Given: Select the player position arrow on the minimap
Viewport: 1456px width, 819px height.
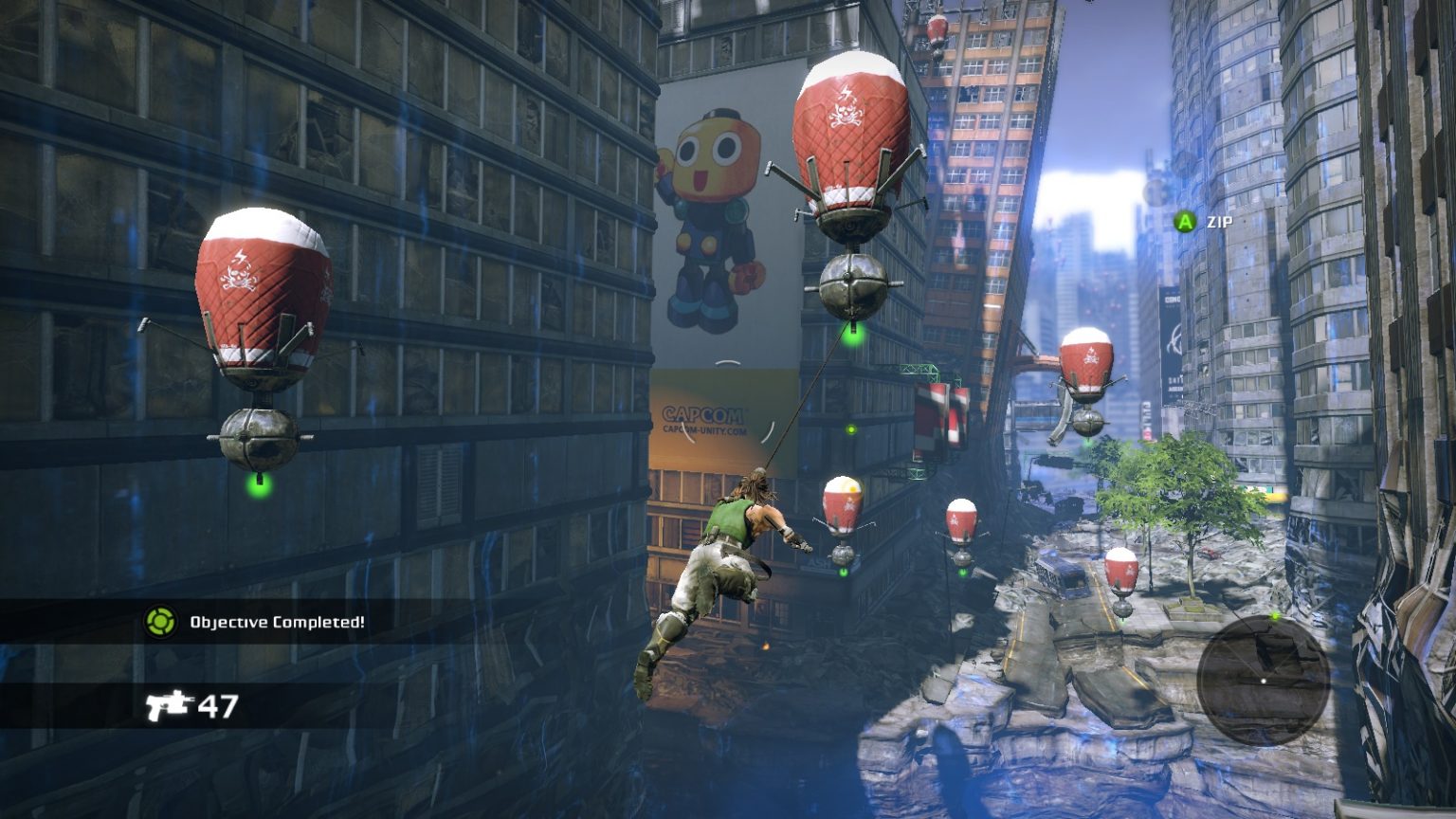Looking at the screenshot, I should [1264, 680].
